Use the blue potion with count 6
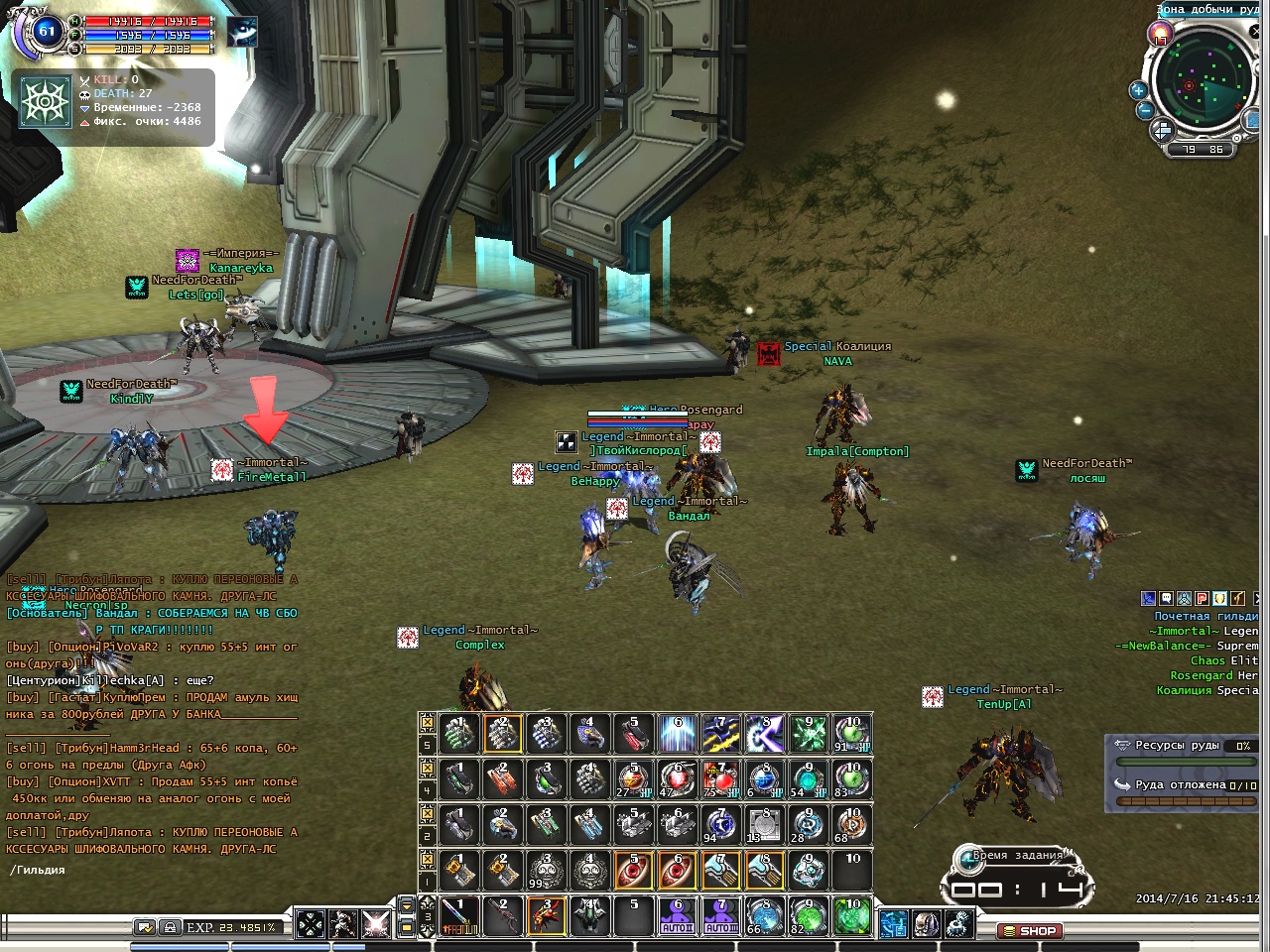This screenshot has width=1270, height=952. coord(764,779)
